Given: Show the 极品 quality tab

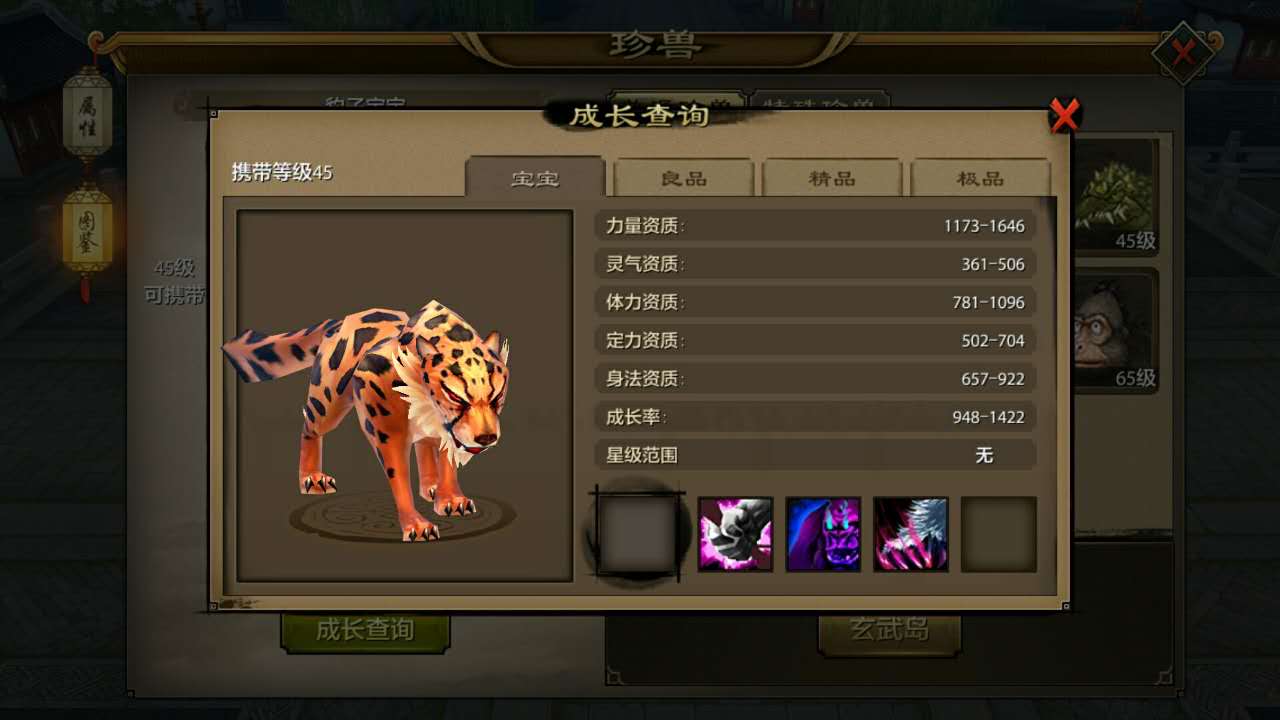Looking at the screenshot, I should (980, 178).
